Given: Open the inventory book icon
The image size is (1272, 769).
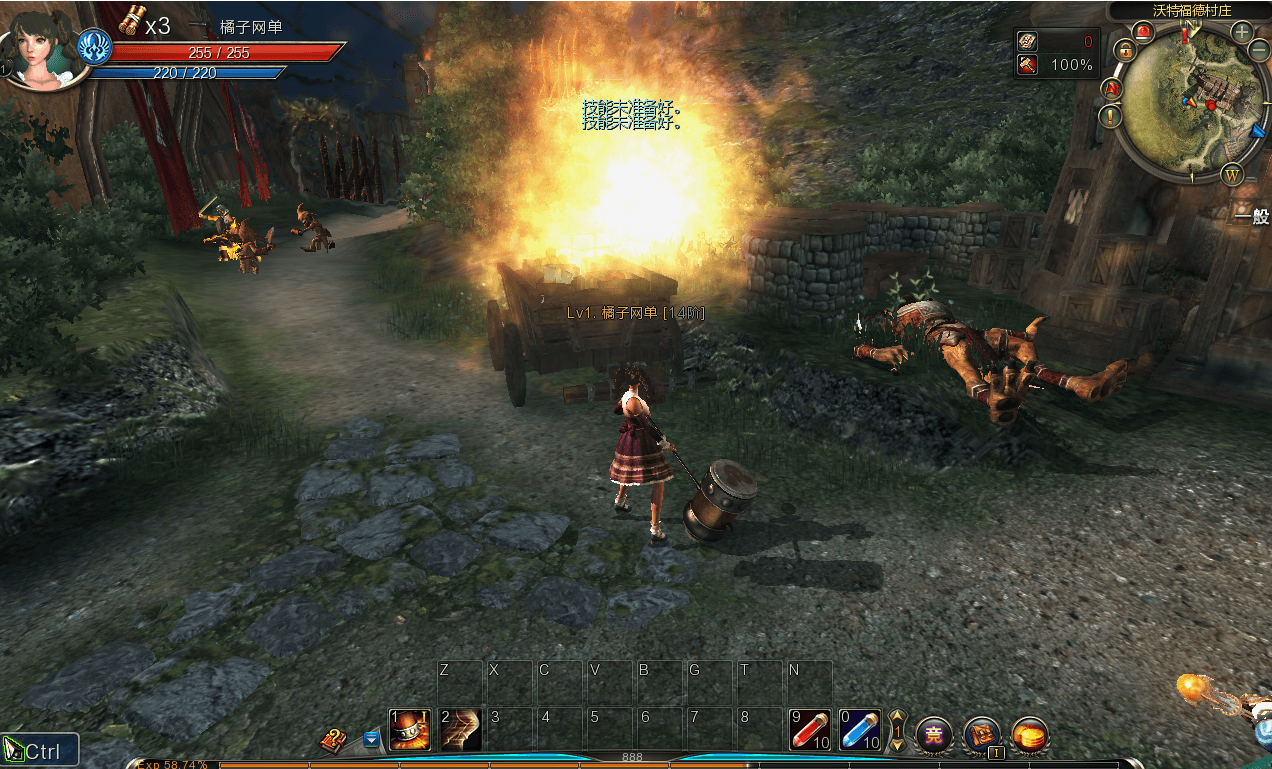Looking at the screenshot, I should pos(982,735).
